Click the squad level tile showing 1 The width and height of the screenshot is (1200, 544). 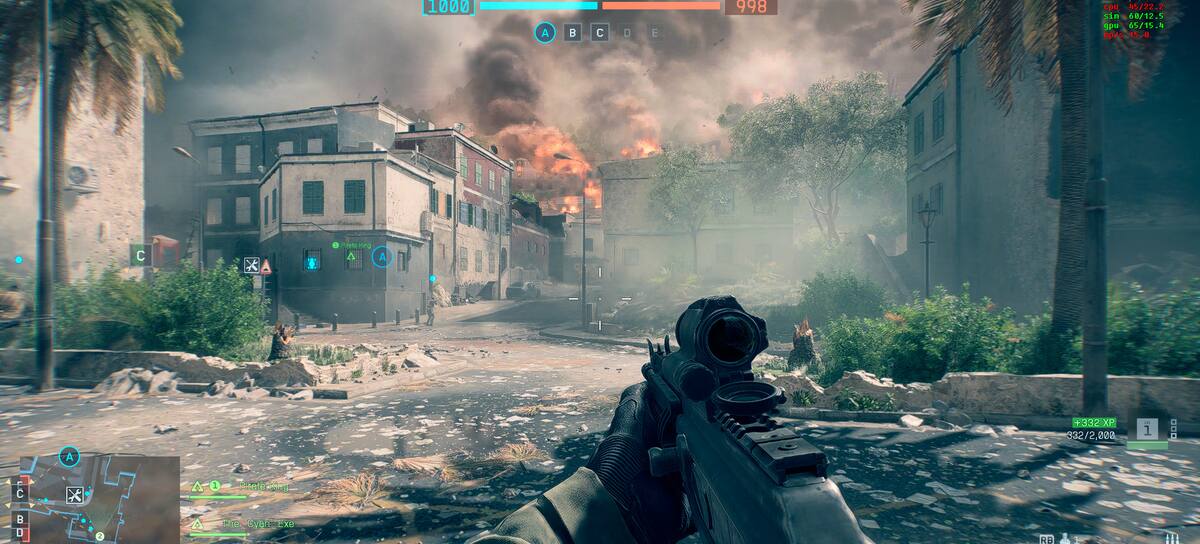[x=1148, y=428]
